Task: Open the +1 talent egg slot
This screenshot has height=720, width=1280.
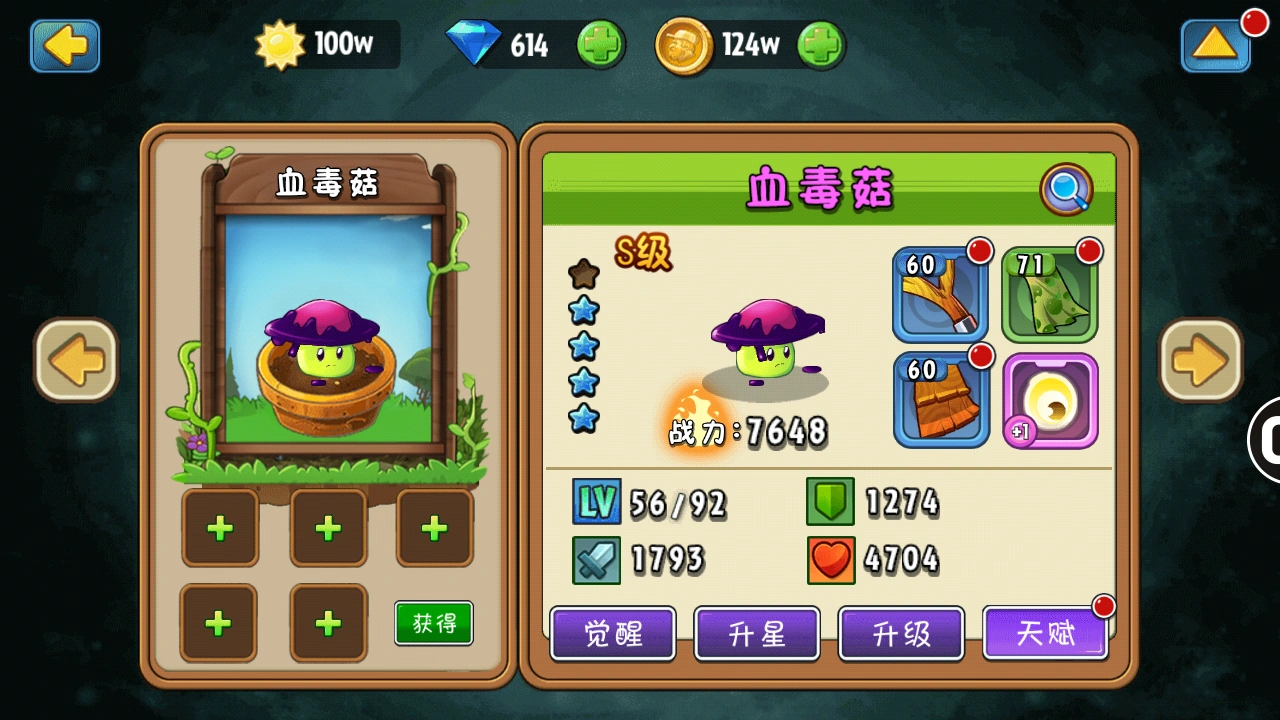Action: (1049, 398)
